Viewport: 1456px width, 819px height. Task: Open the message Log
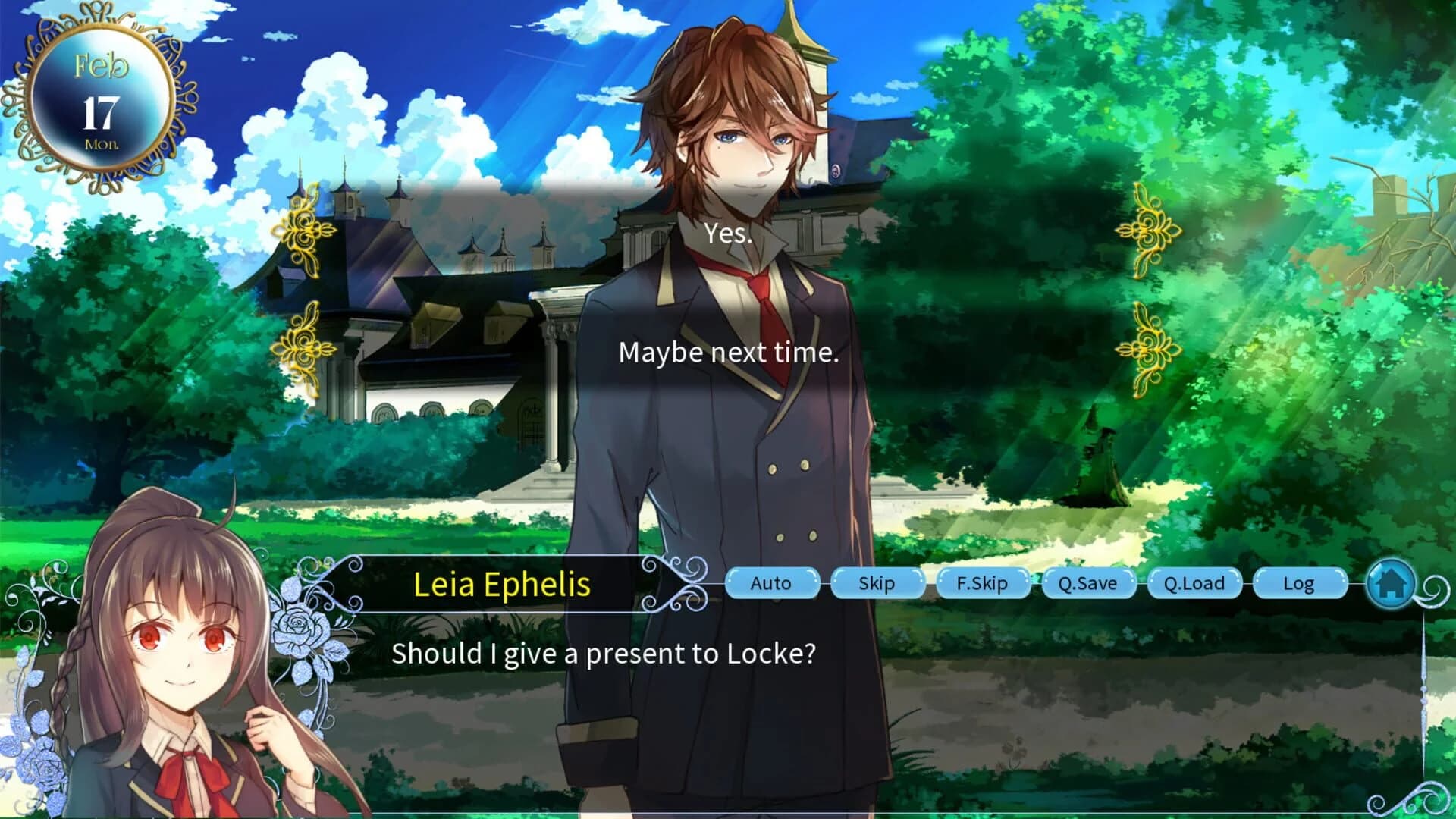click(x=1300, y=584)
